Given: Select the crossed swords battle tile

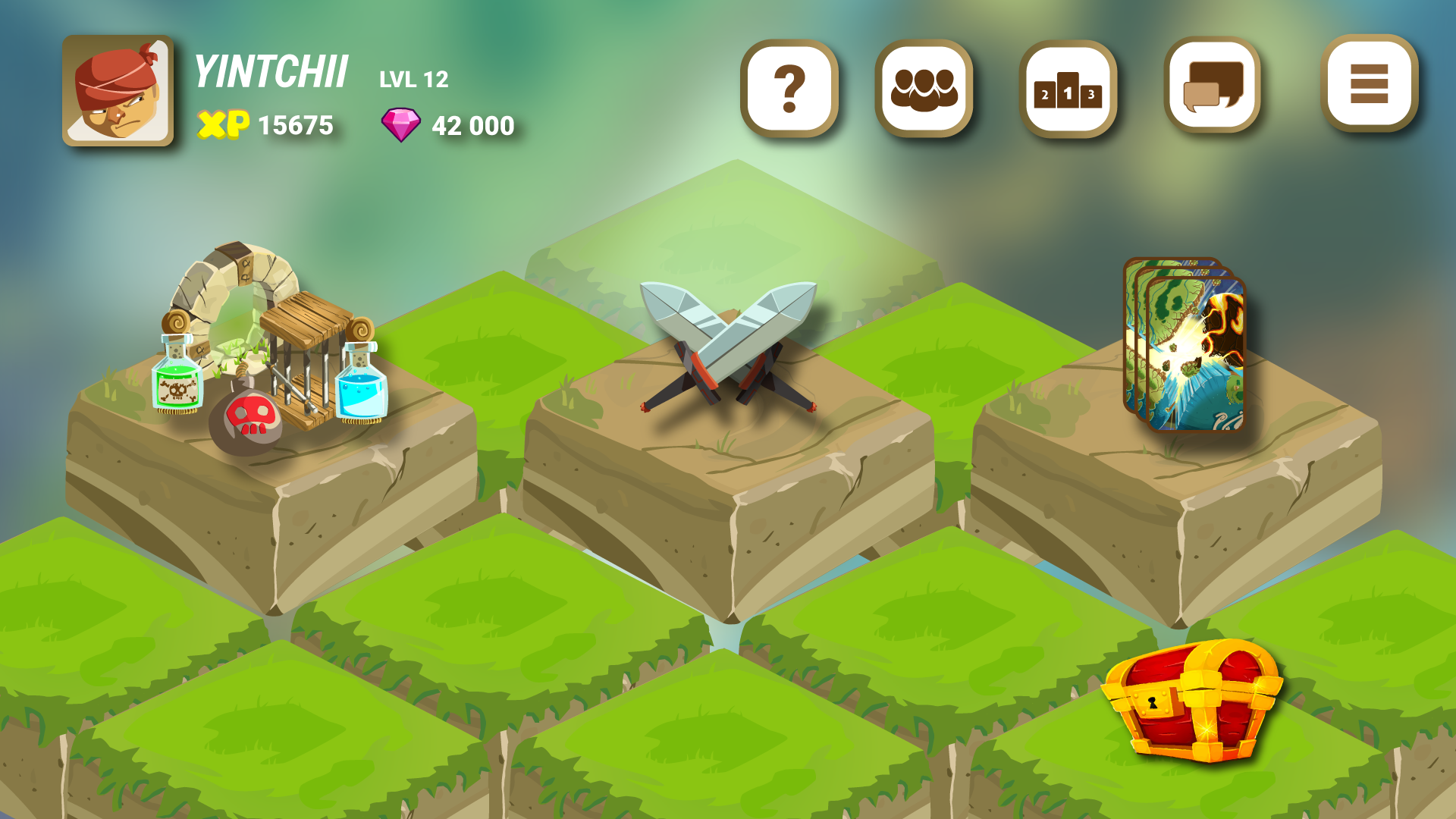Looking at the screenshot, I should click(x=728, y=349).
